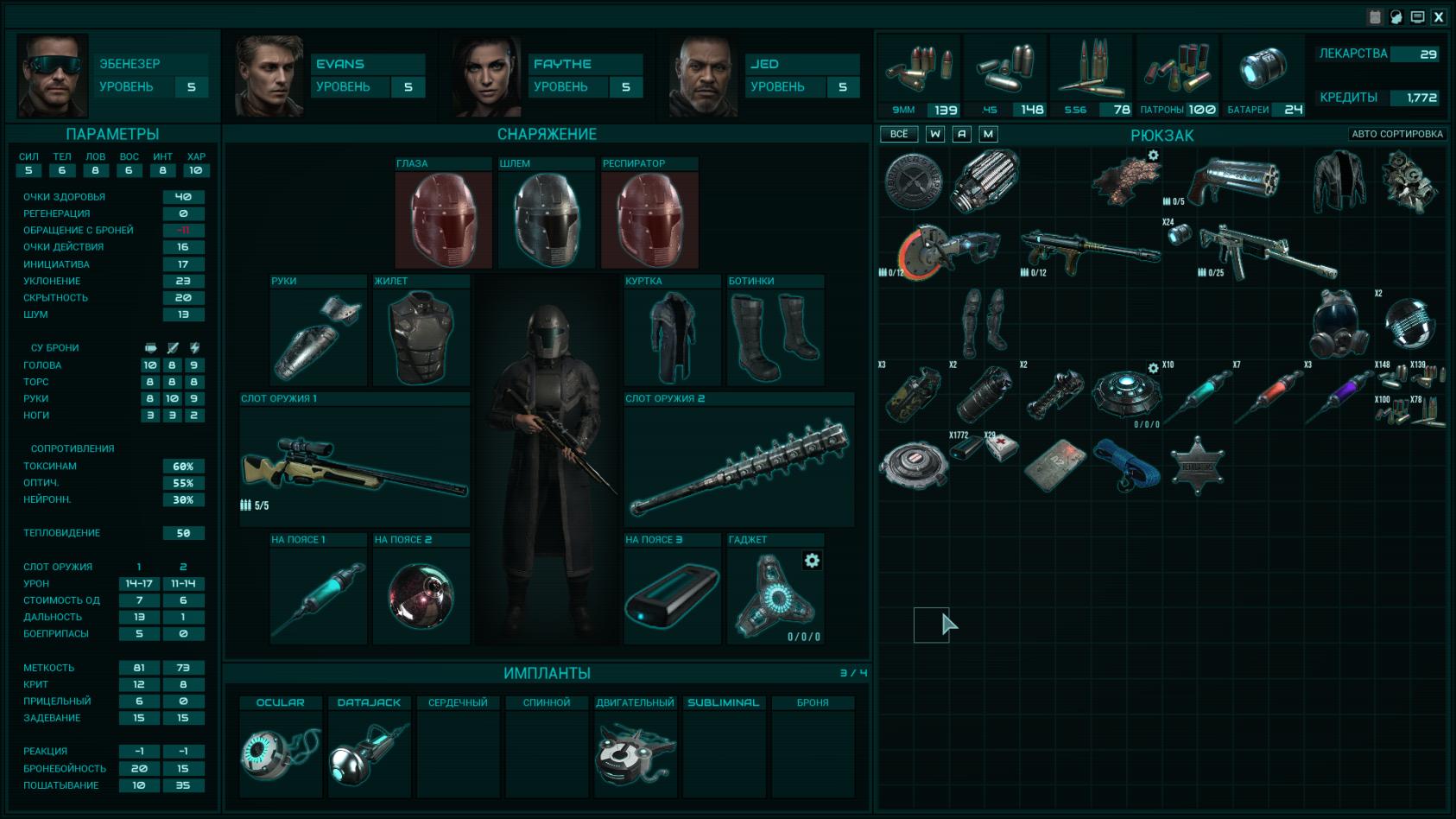Filter backpack by weapons with W
The width and height of the screenshot is (1456, 819).
(x=935, y=134)
